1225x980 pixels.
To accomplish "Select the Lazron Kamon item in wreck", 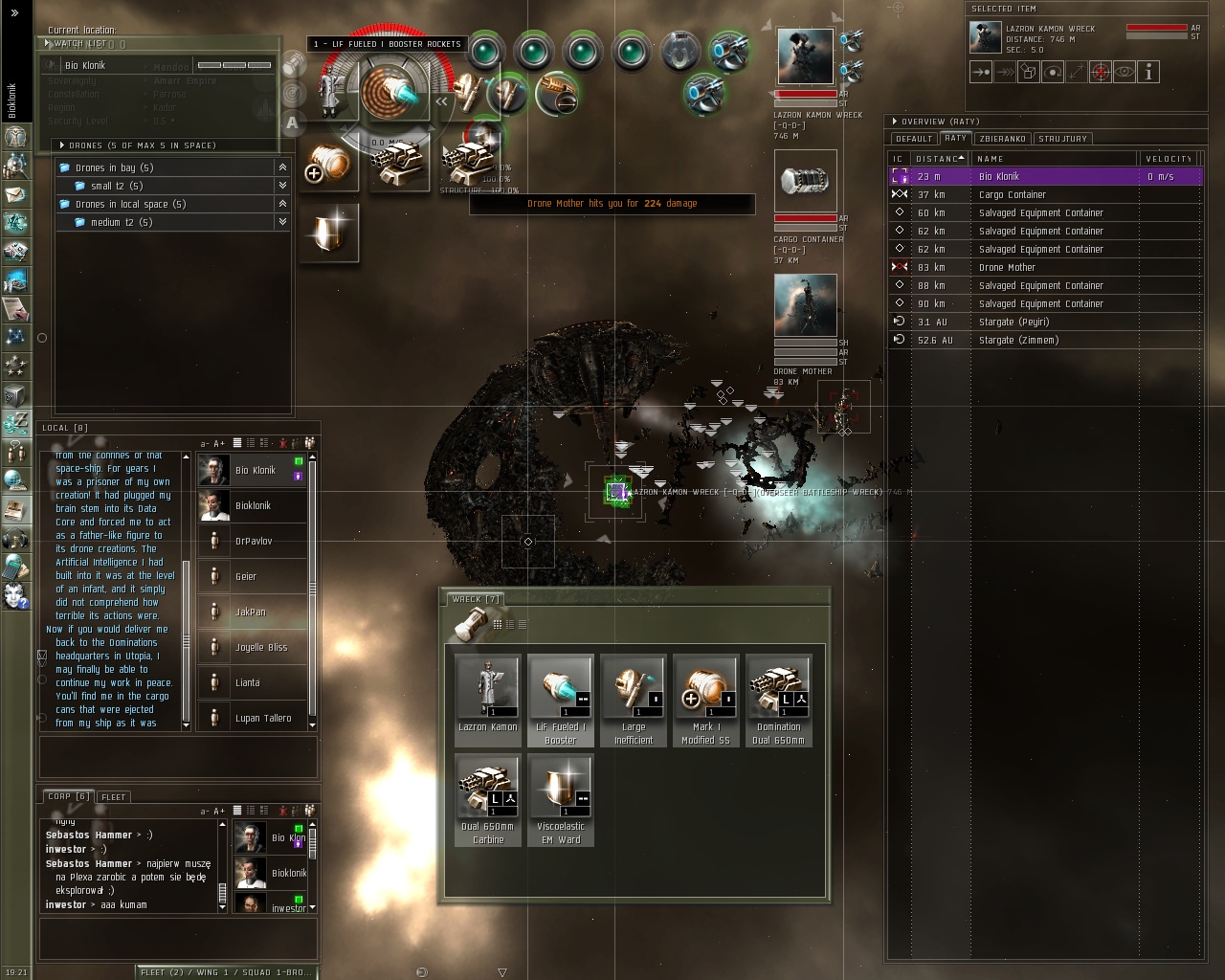I will coord(488,689).
